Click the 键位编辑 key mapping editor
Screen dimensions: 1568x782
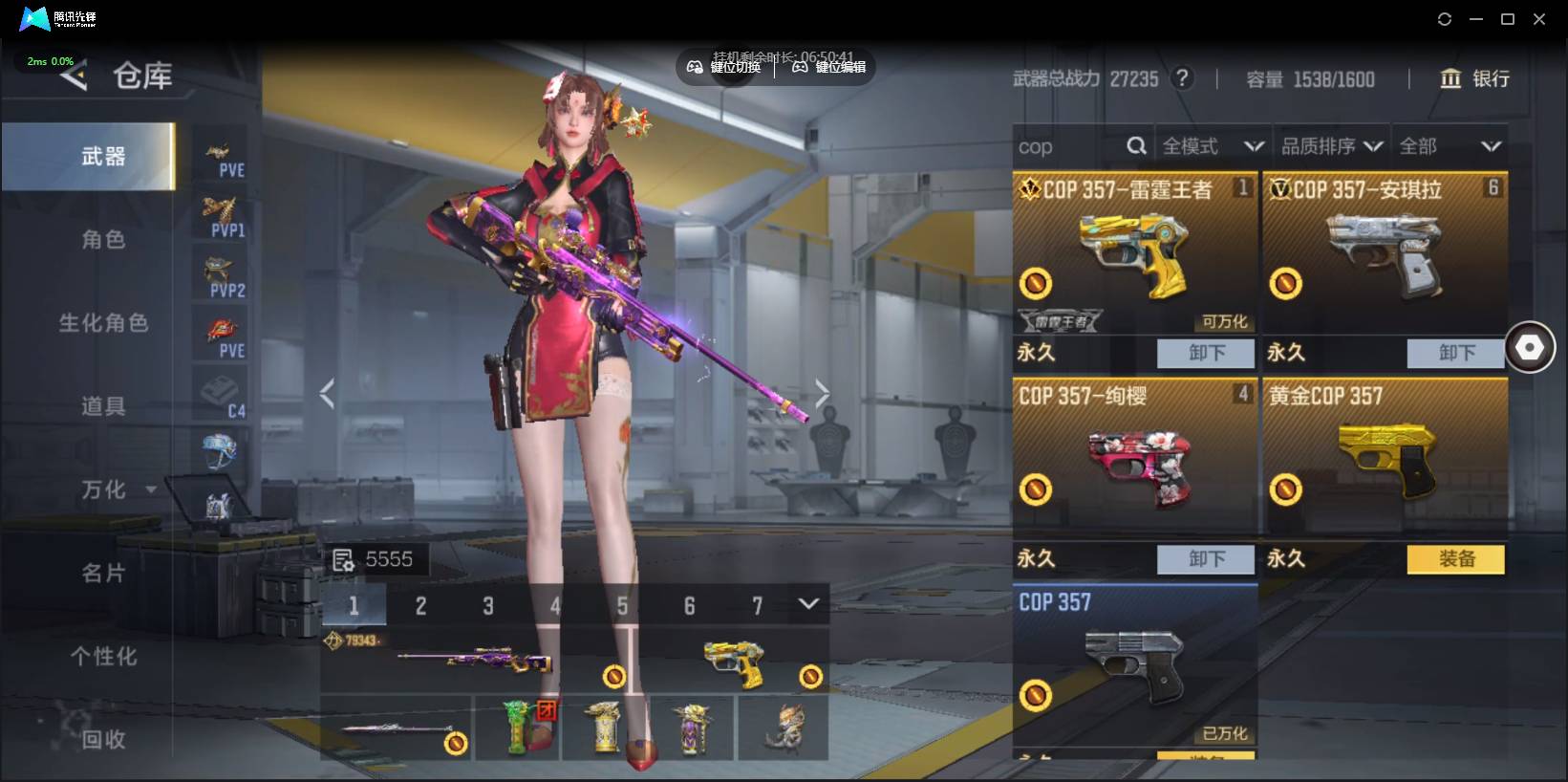coord(829,67)
